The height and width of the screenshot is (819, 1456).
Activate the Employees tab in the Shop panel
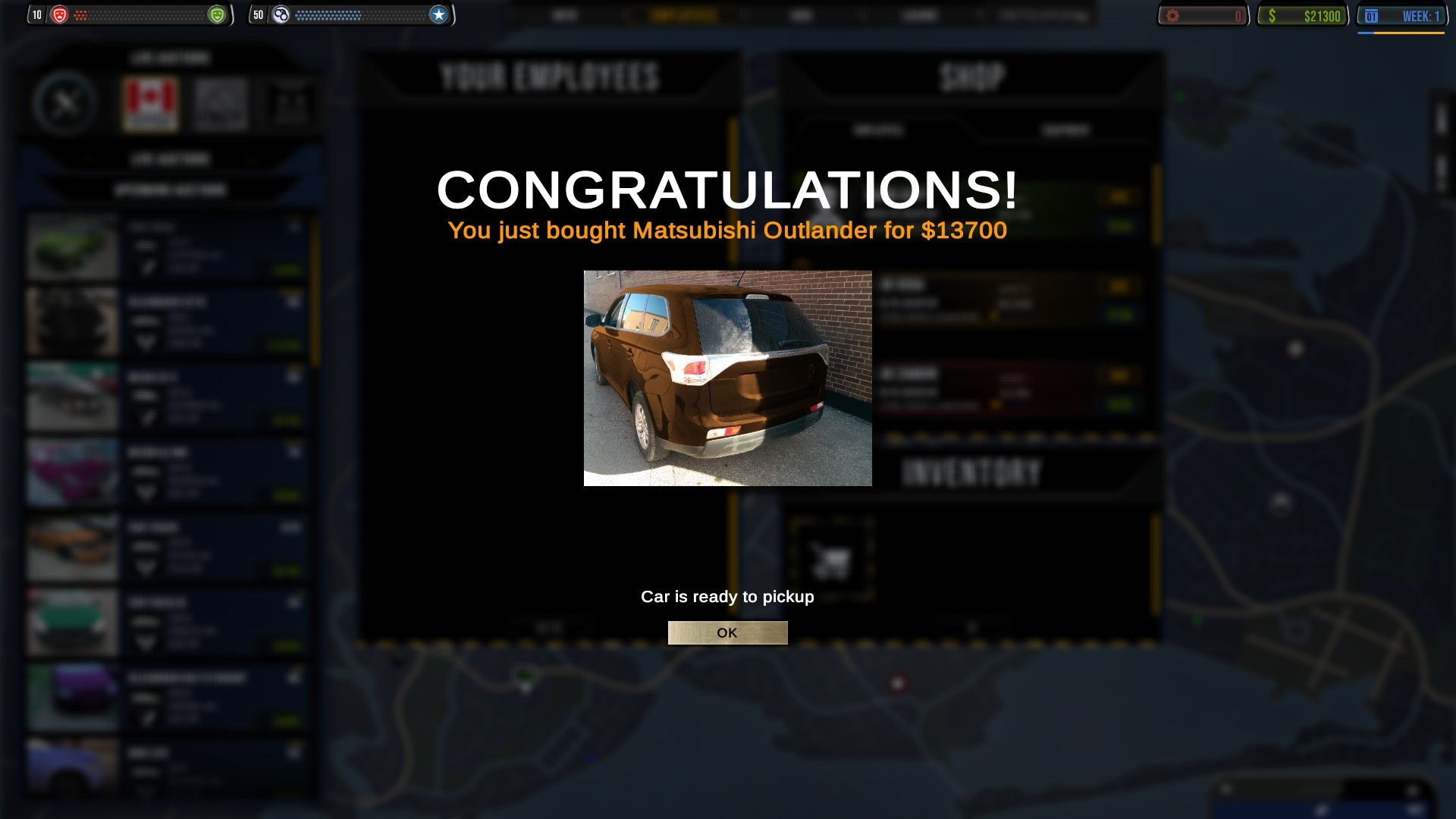point(880,130)
